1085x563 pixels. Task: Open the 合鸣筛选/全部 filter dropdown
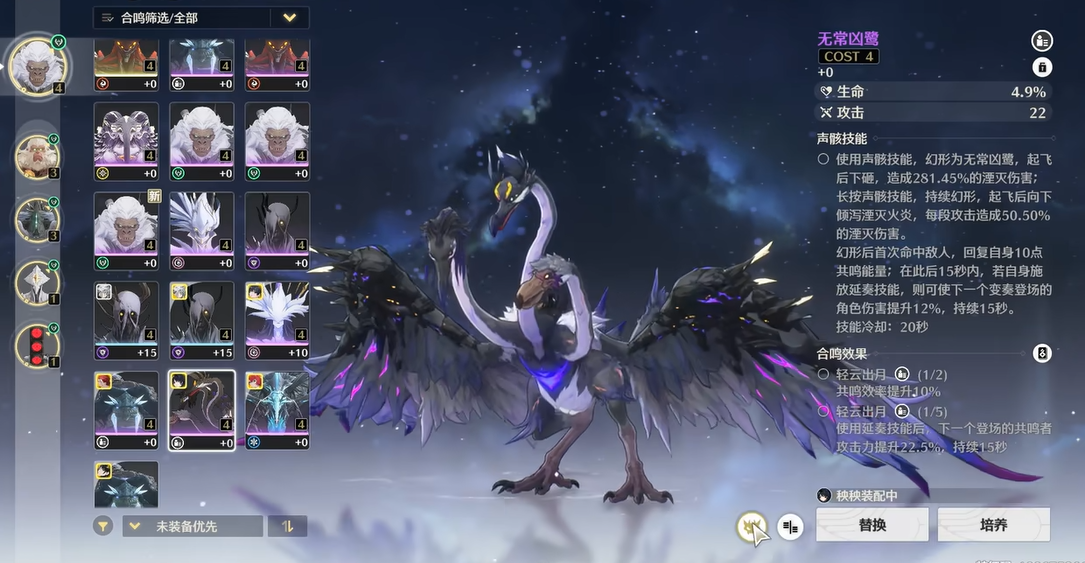coord(201,18)
